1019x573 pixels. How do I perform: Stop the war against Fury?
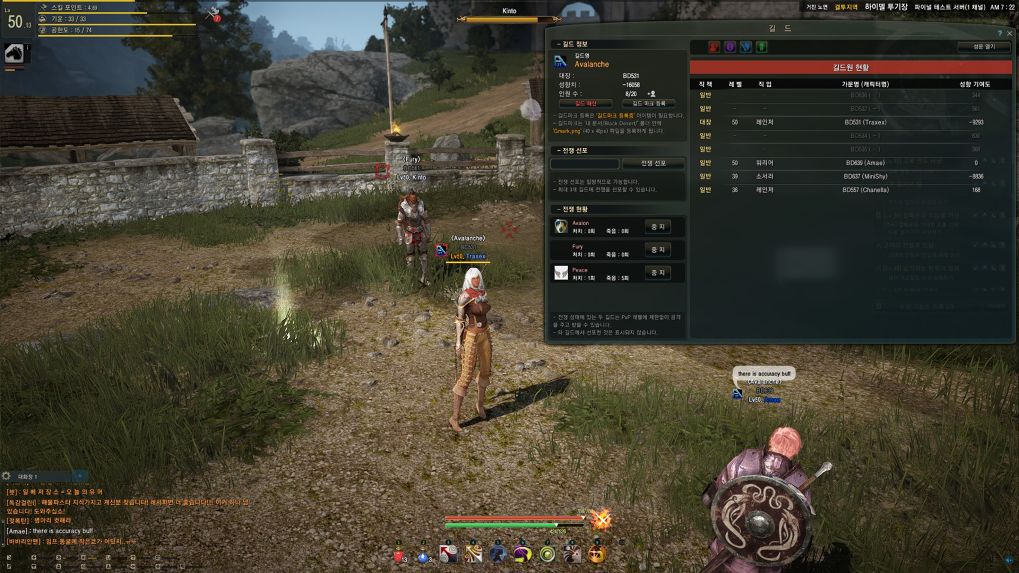(x=657, y=249)
